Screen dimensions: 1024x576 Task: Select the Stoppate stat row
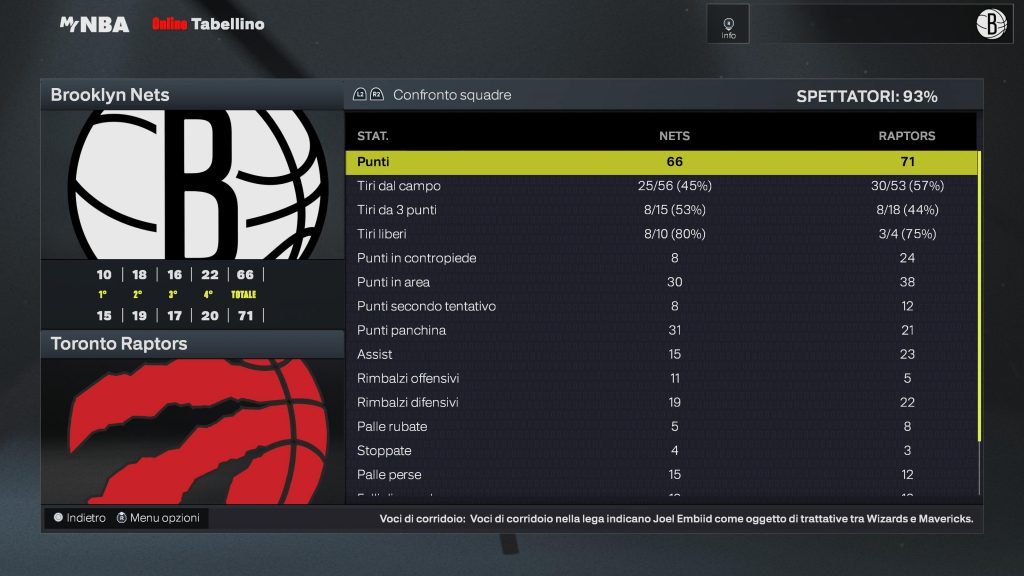click(661, 450)
